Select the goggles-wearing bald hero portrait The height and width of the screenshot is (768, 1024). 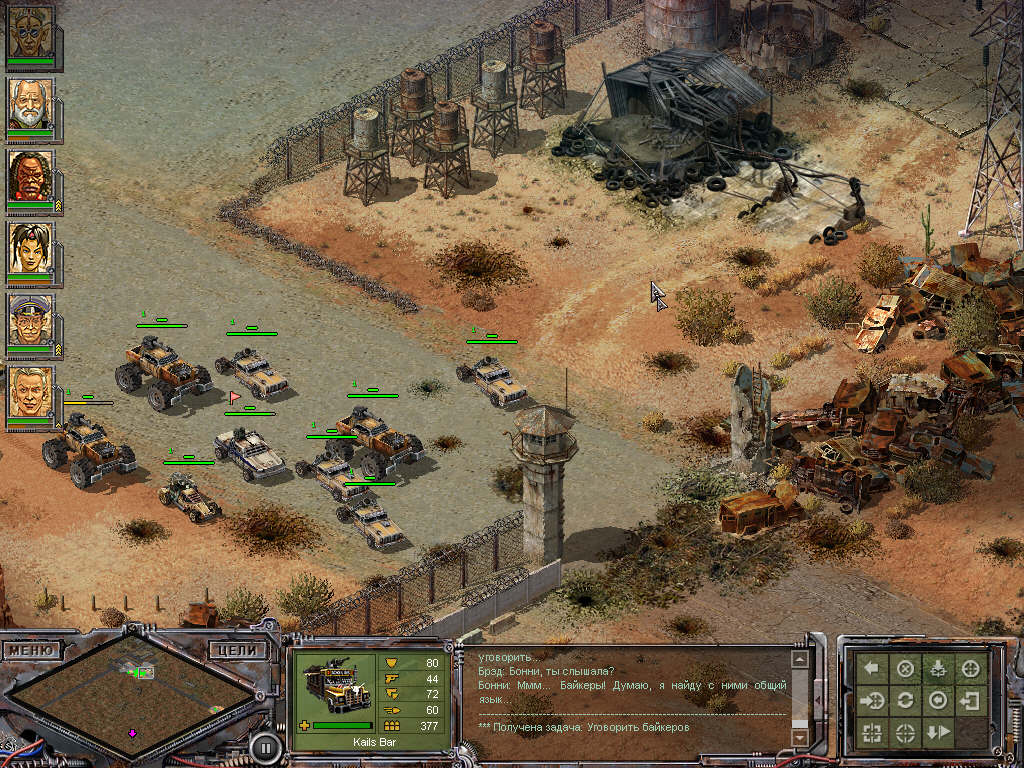[x=30, y=32]
